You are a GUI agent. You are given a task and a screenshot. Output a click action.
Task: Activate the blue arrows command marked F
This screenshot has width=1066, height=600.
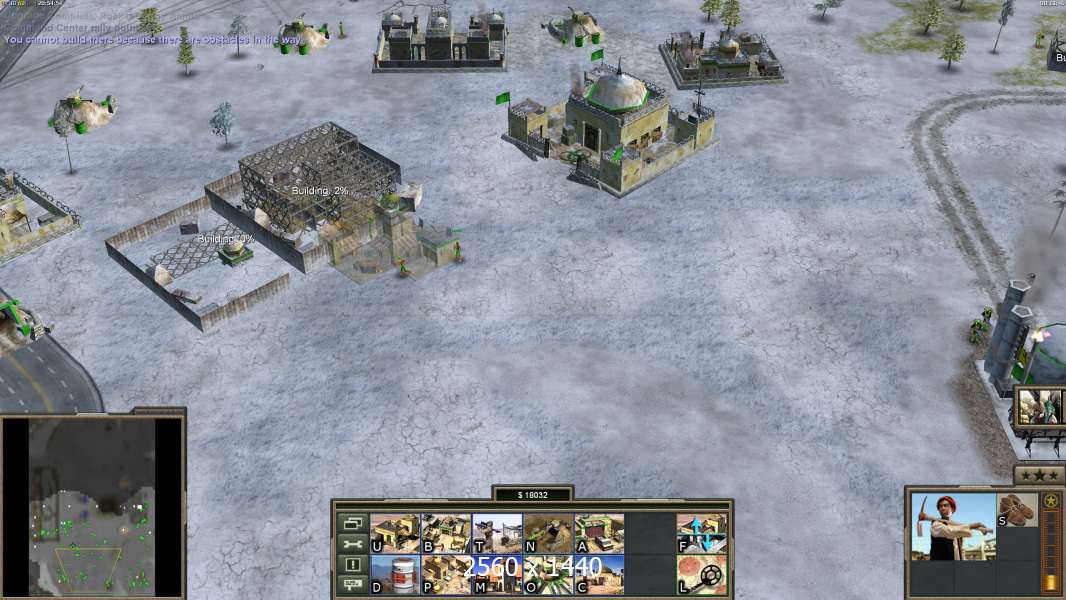coord(701,534)
